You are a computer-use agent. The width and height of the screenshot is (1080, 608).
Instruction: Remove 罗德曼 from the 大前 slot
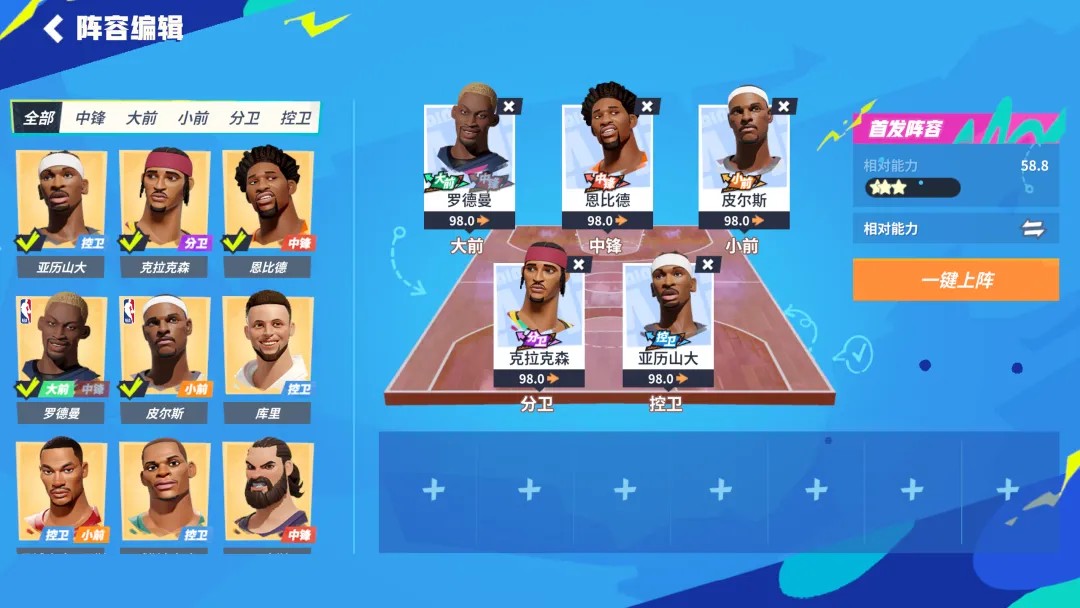(x=509, y=106)
